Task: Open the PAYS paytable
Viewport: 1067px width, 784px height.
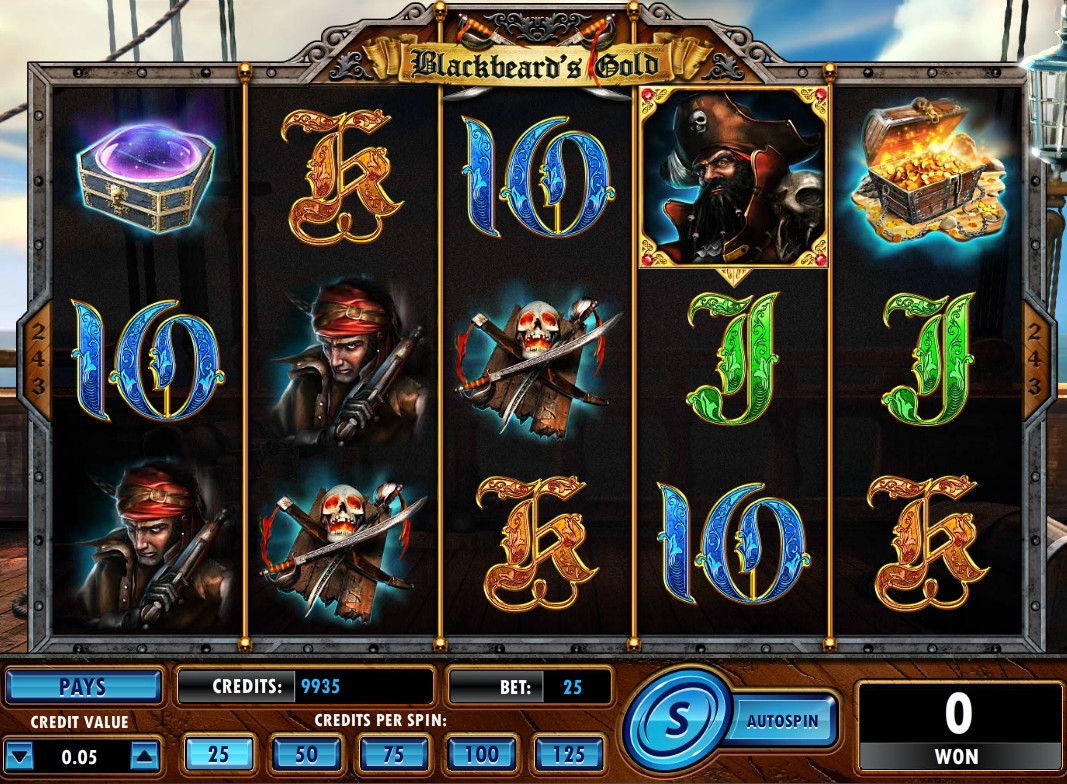Action: click(x=83, y=688)
